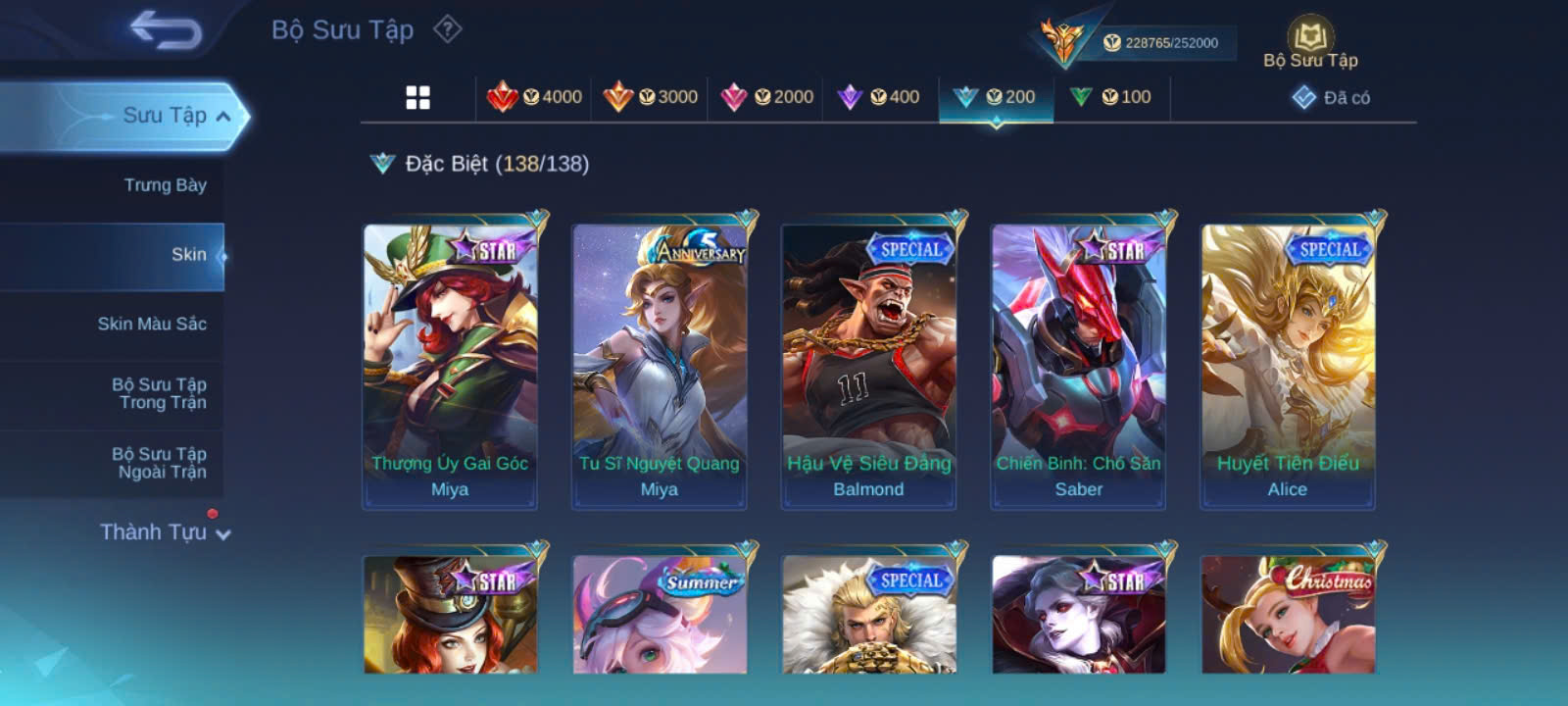Switch to the 100 points tier tab
This screenshot has height=706, width=1568.
click(x=1110, y=97)
